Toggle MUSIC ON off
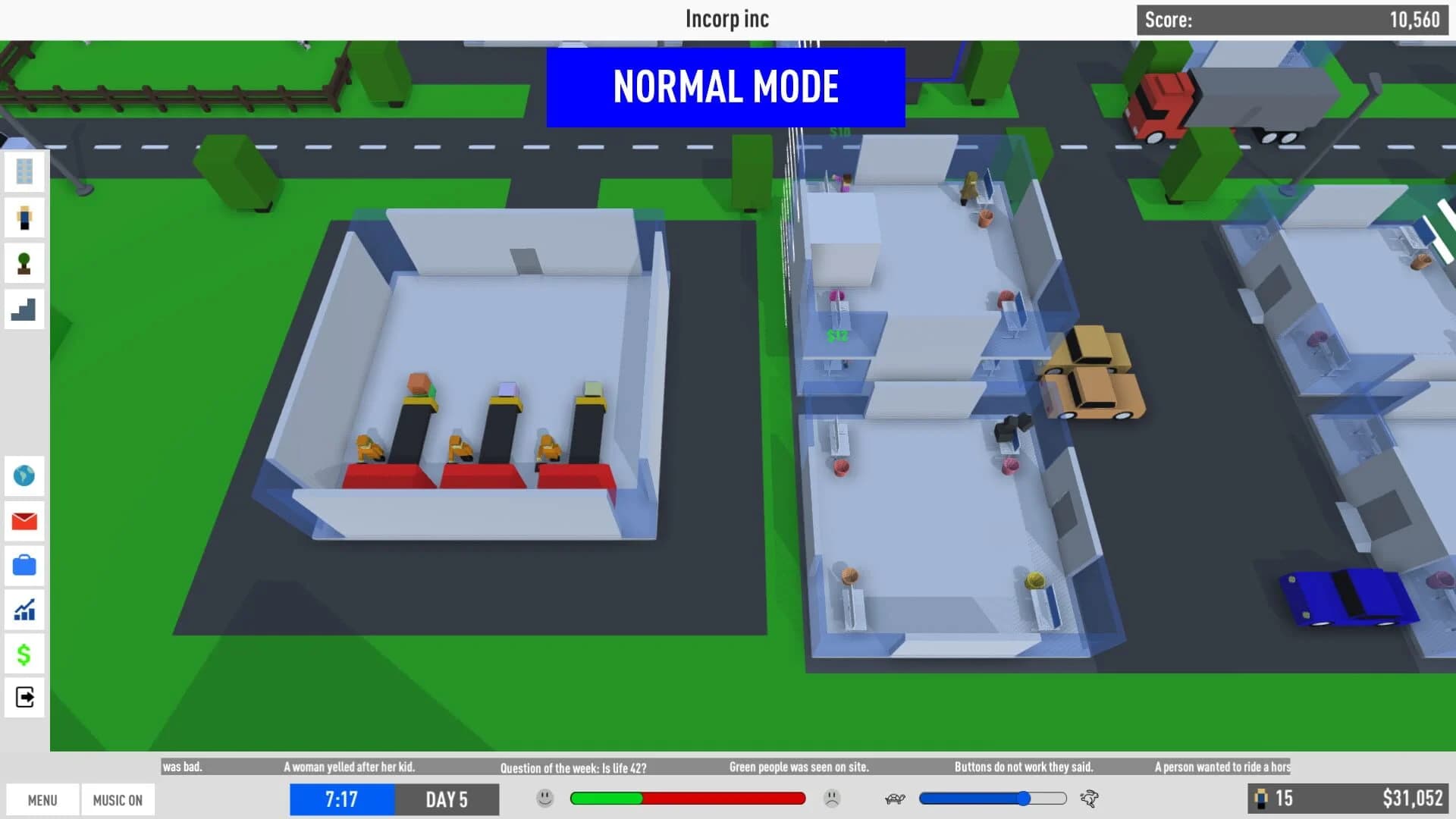Screen dimensions: 1456x819 tap(118, 799)
